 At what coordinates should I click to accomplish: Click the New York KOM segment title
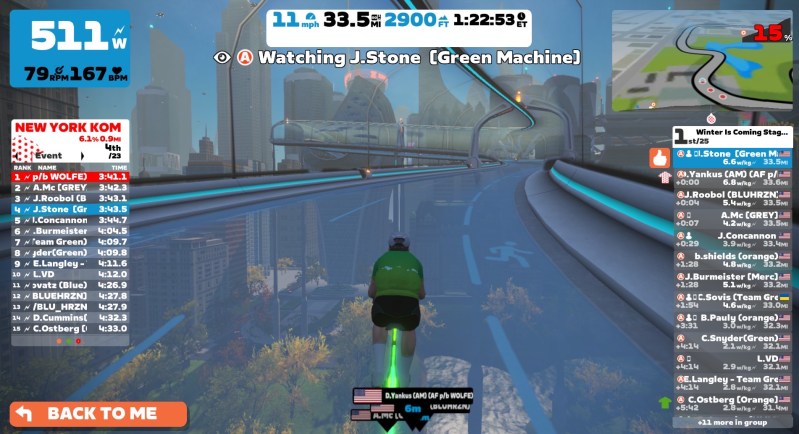(68, 128)
